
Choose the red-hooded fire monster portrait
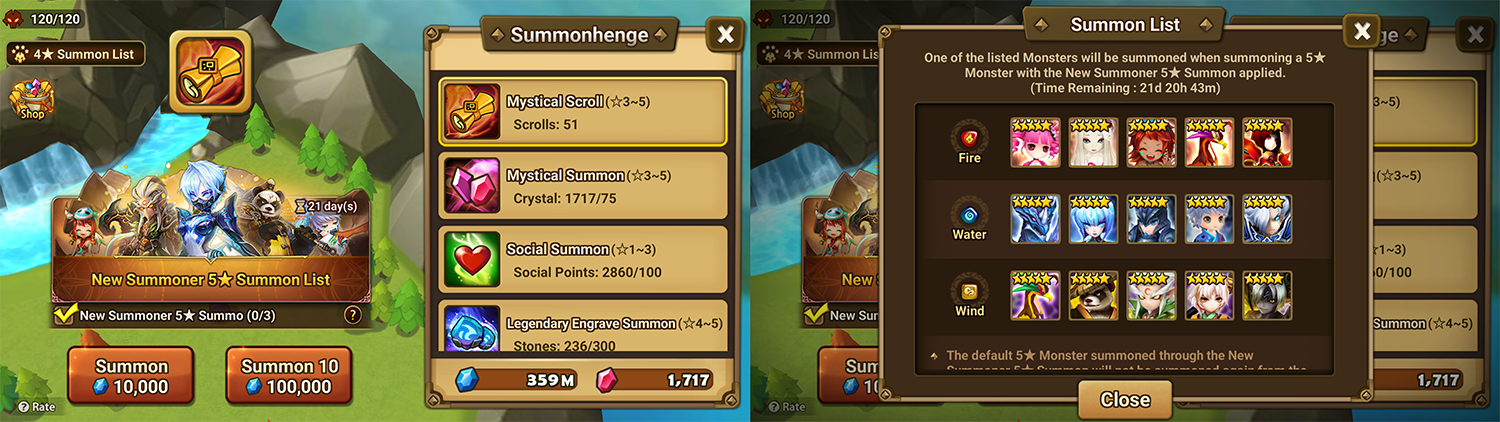(1267, 142)
